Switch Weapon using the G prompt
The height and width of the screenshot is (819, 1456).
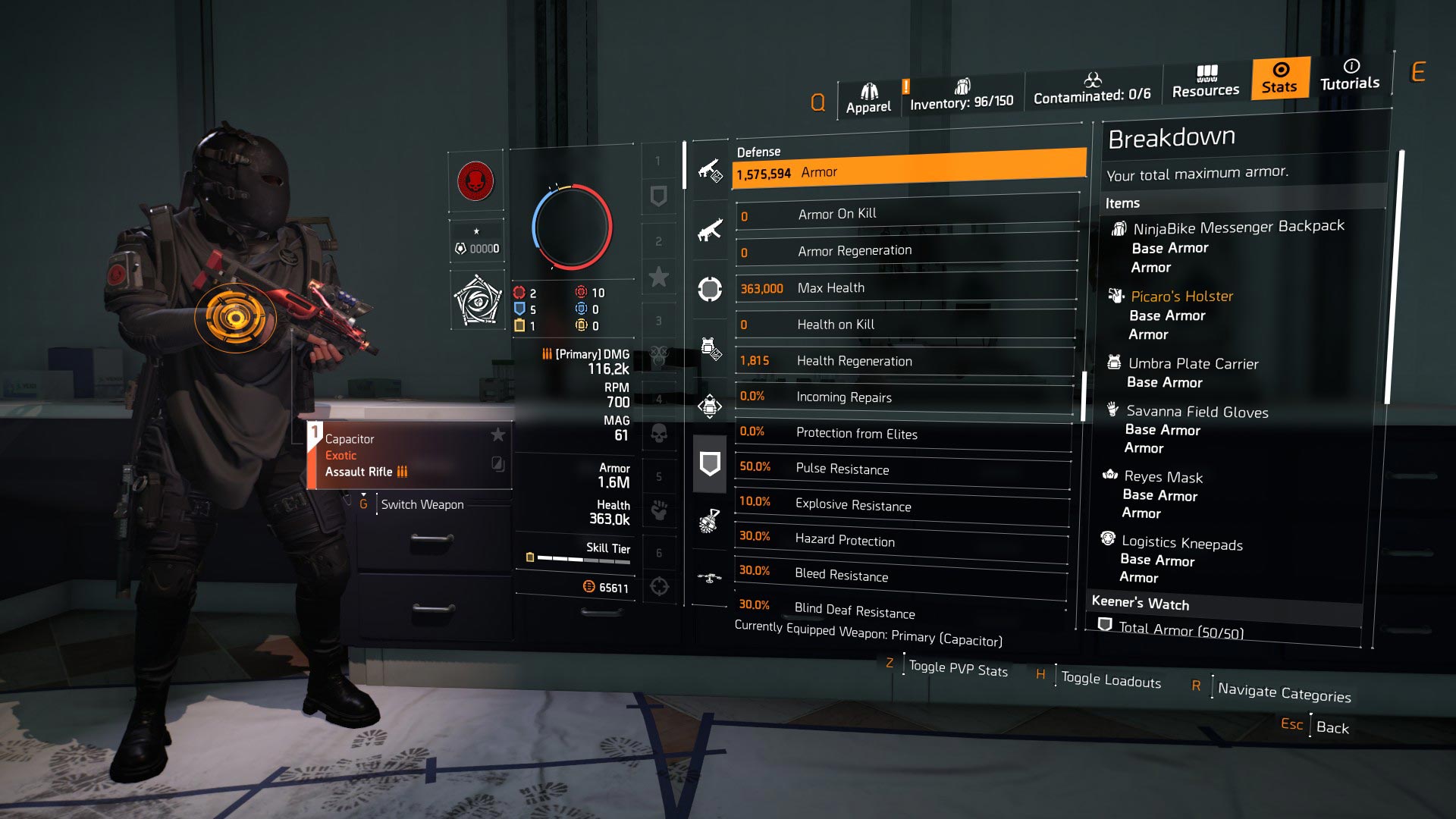point(422,504)
